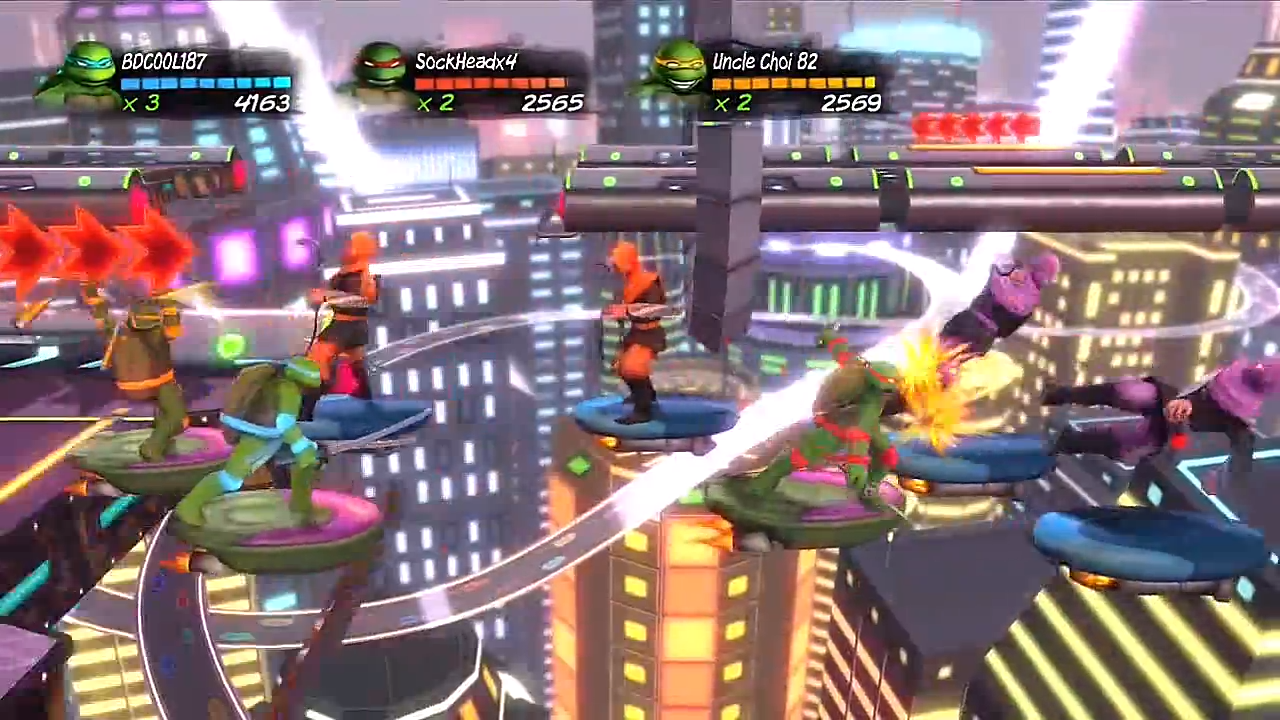This screenshot has height=720, width=1280.
Task: Choose the Uncle Choi 82 player name
Action: [765, 61]
